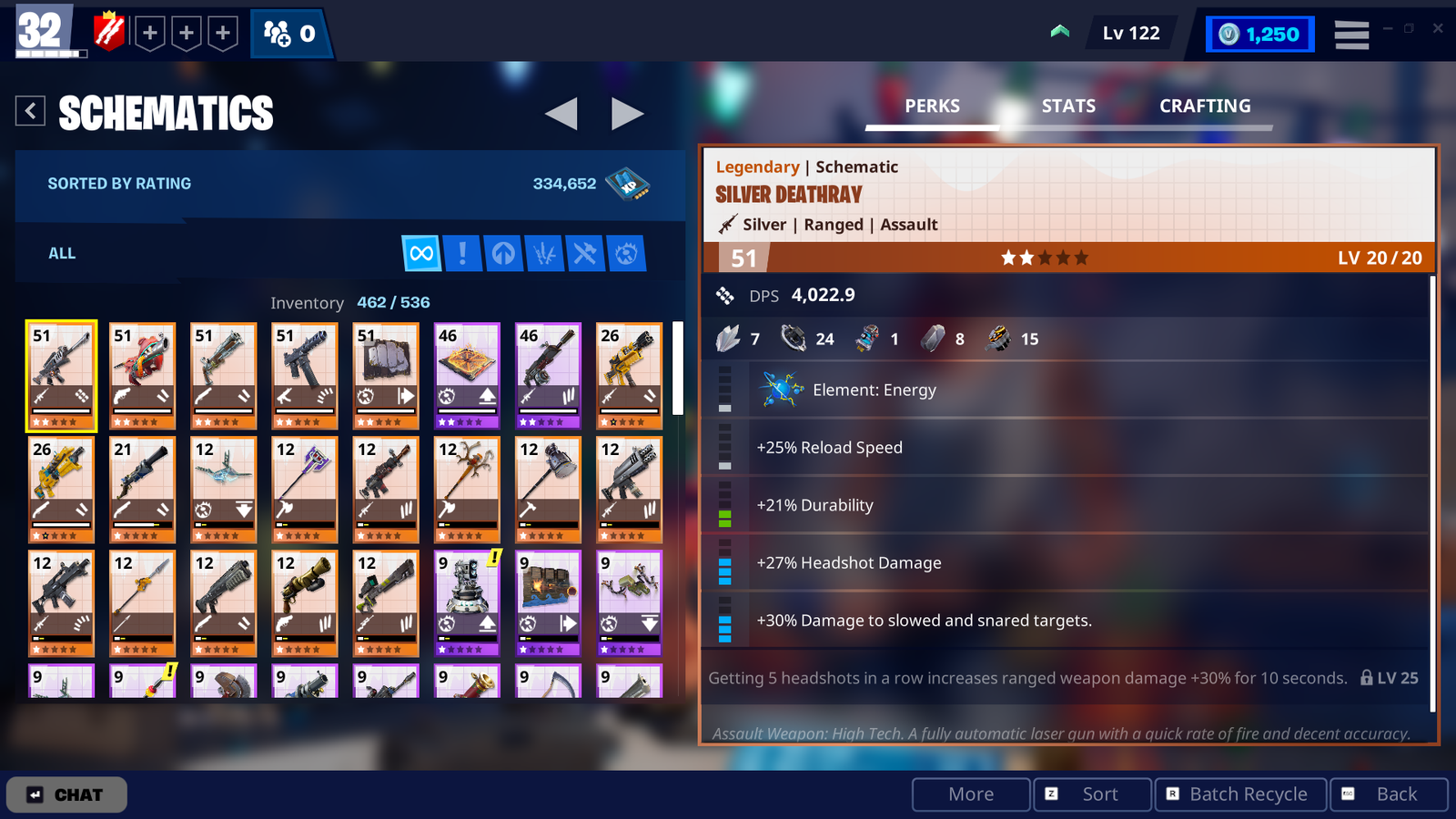Open the party members icon button
Screen dimensions: 1456x819
pos(290,35)
